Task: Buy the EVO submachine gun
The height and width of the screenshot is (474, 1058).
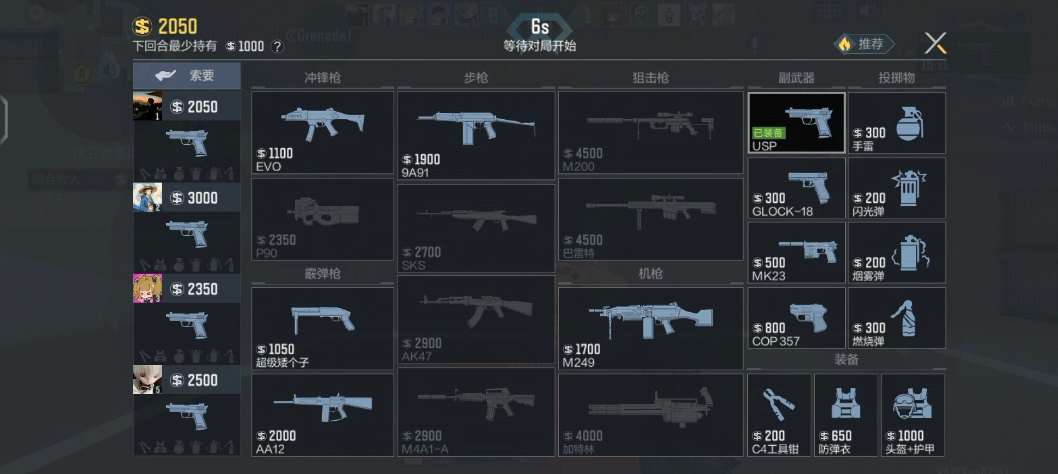Action: [322, 133]
